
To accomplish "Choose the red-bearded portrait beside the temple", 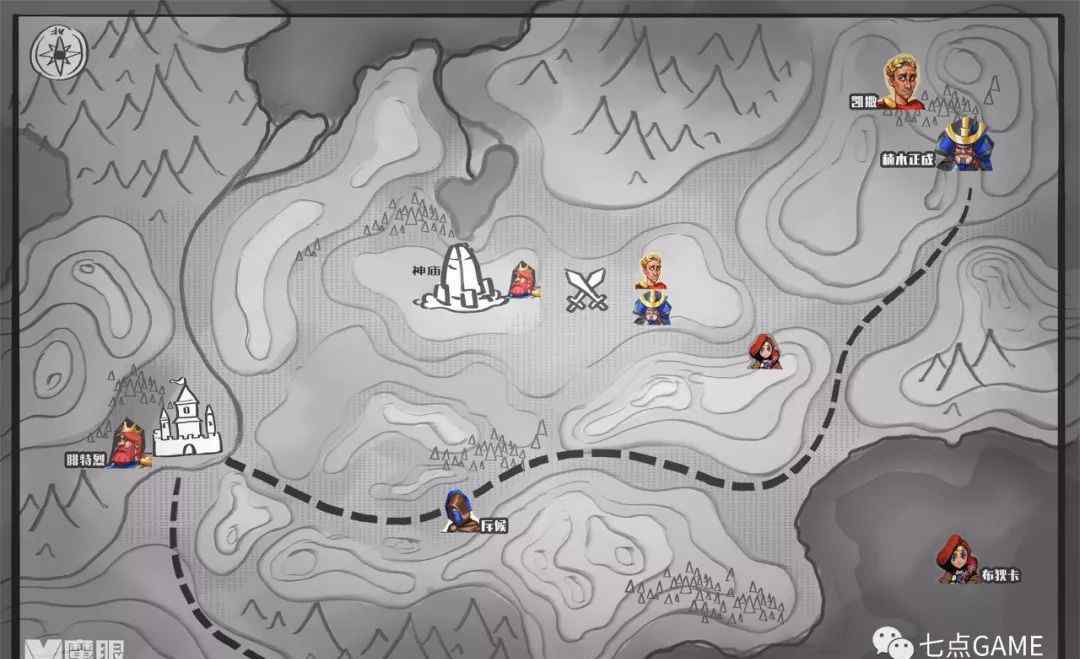I will (523, 283).
